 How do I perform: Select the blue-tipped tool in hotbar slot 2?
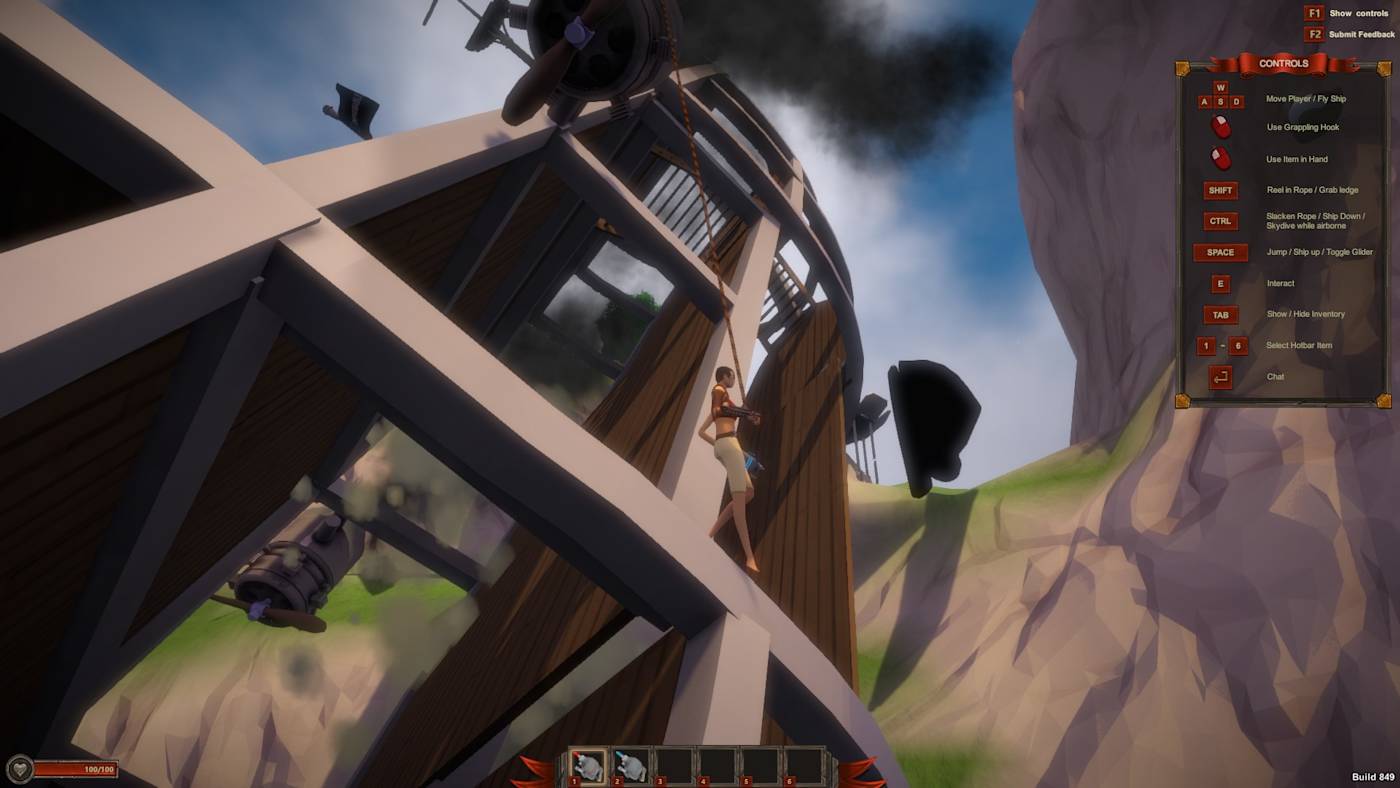[x=632, y=765]
